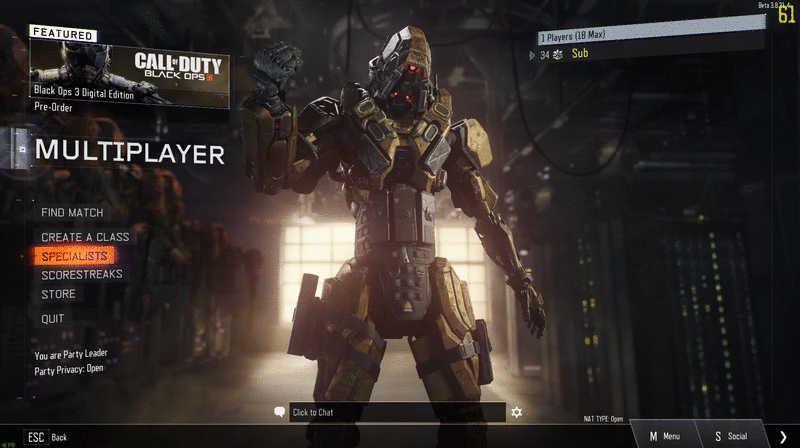Select Create a Class
This screenshot has height=448, width=800.
coord(85,237)
